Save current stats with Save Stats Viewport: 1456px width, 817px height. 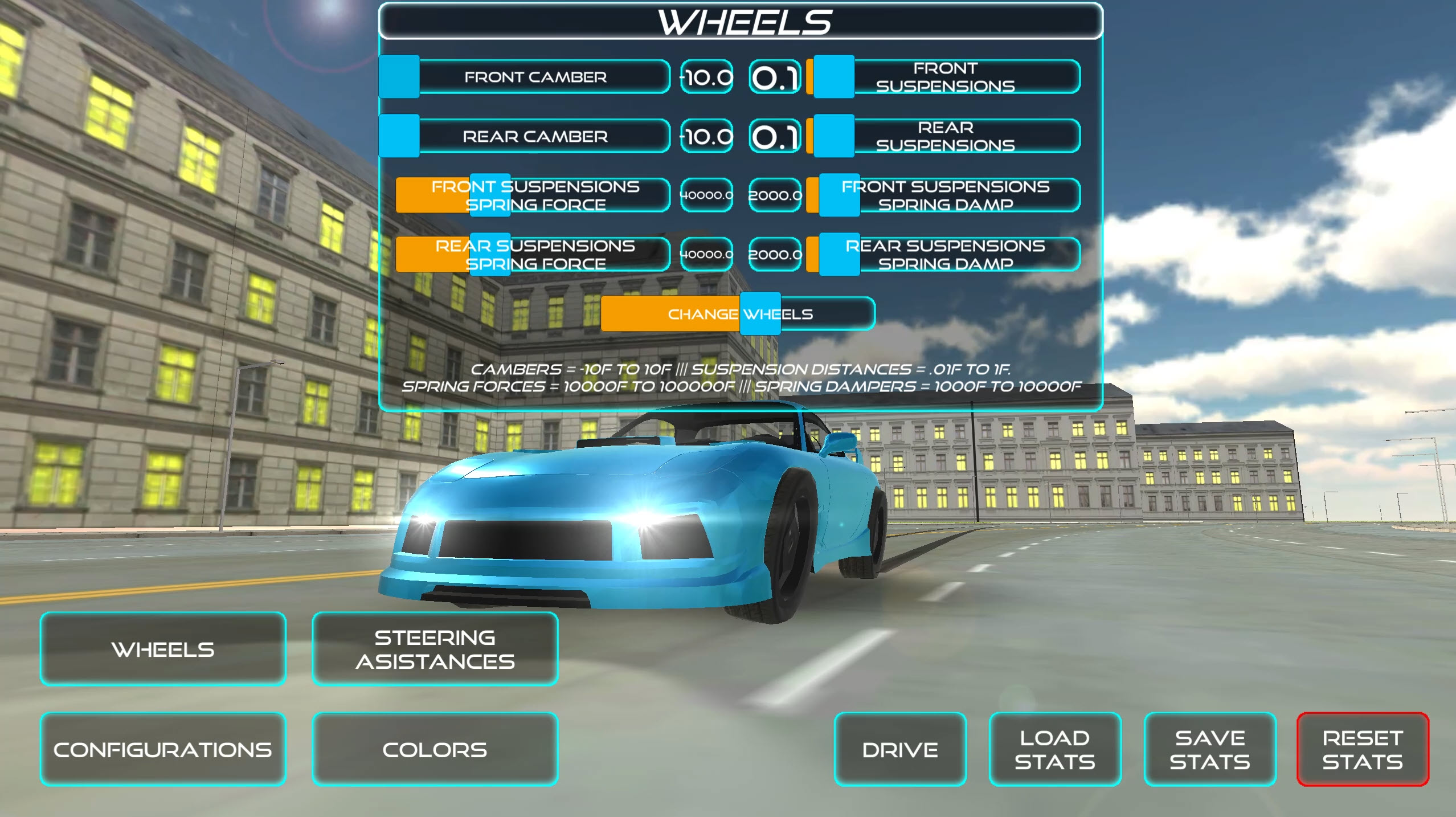[1210, 749]
